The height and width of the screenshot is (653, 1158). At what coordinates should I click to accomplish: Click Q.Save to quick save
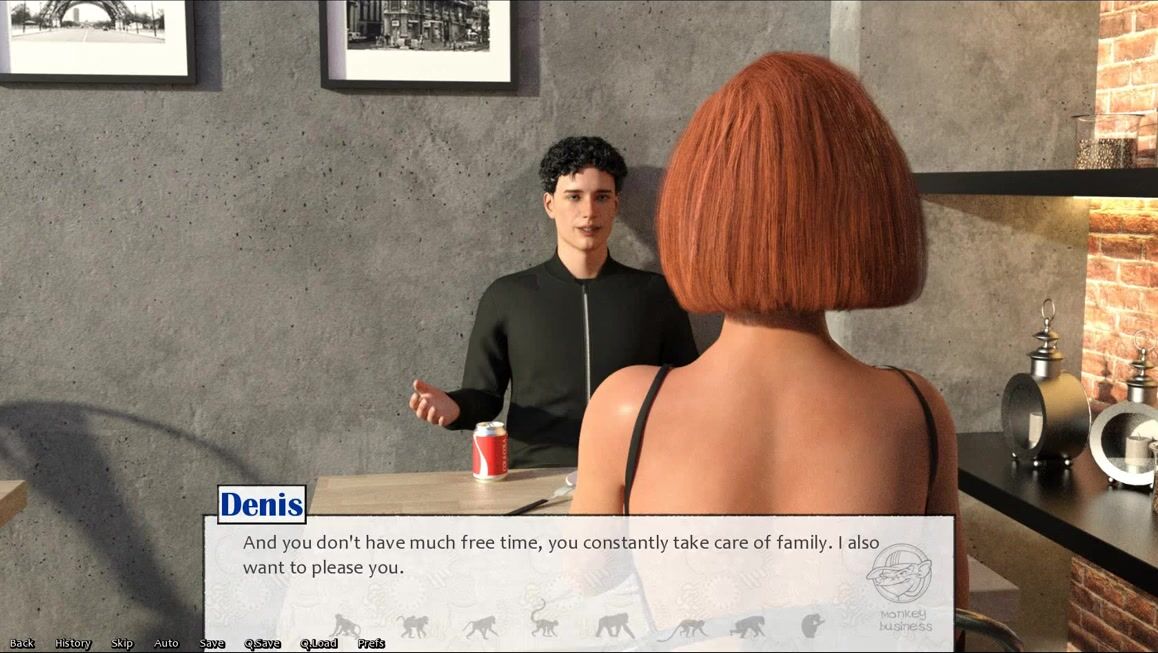click(262, 643)
